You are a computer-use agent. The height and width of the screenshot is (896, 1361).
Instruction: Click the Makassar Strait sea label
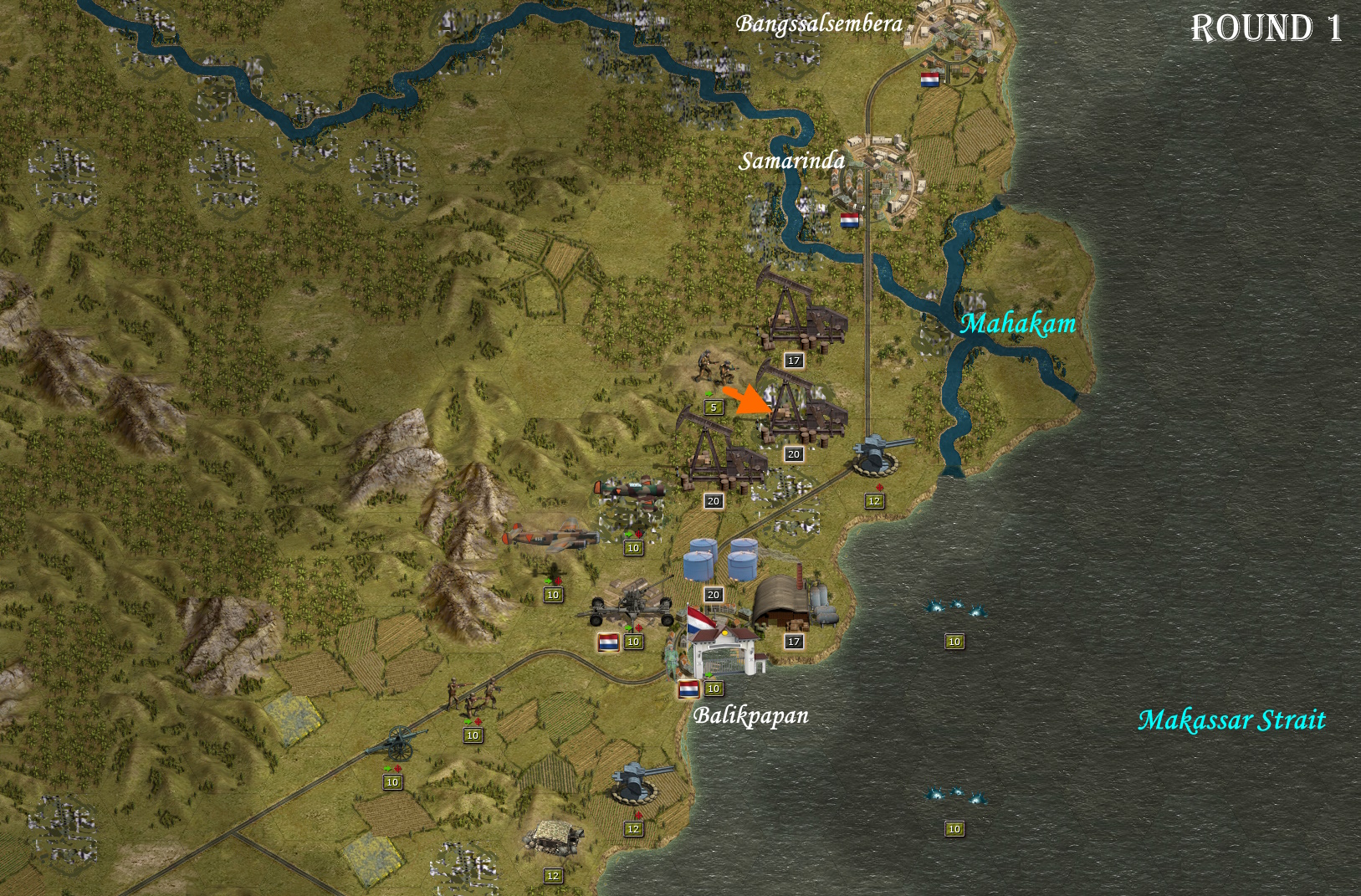coord(1233,719)
